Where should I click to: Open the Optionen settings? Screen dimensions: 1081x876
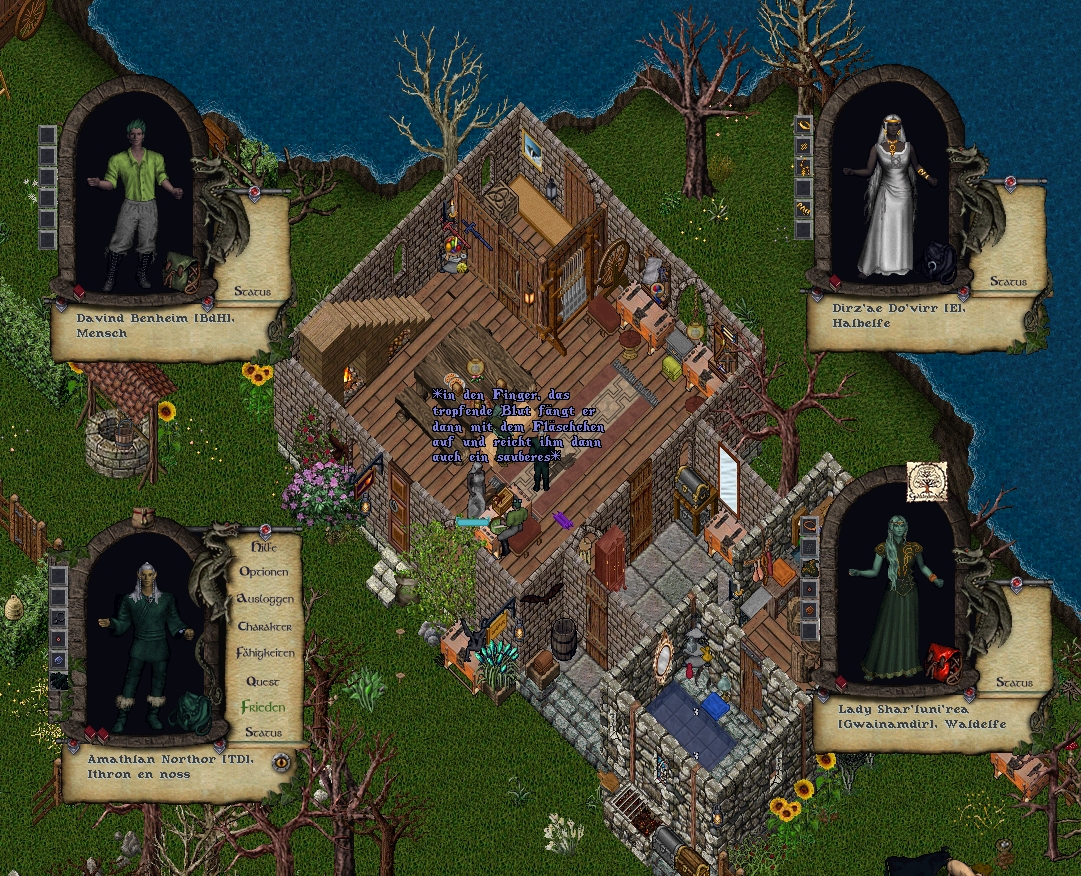click(263, 572)
